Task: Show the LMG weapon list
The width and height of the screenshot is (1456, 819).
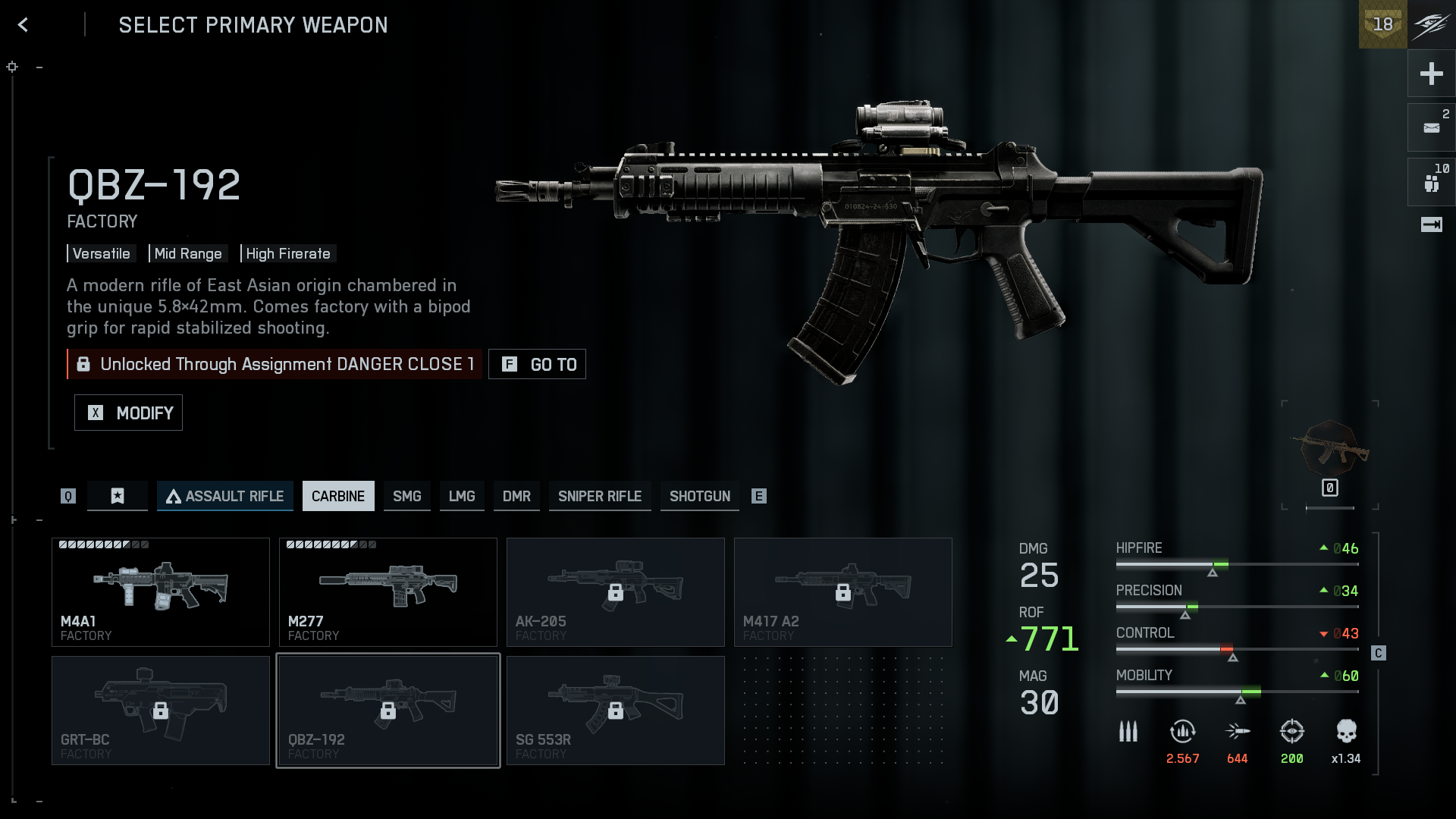Action: coord(461,496)
